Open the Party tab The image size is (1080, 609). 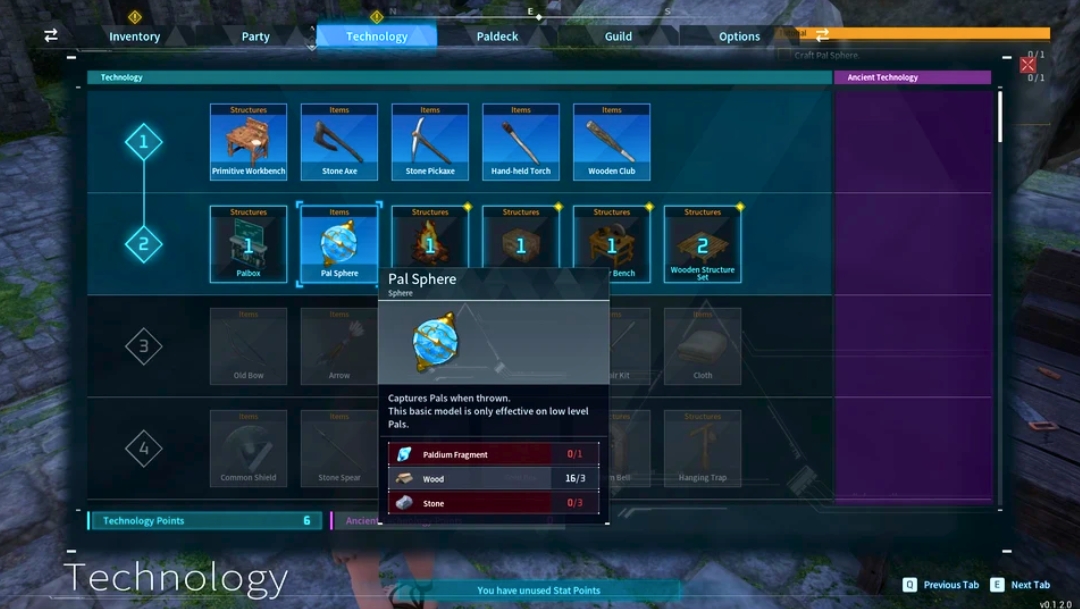[x=256, y=36]
